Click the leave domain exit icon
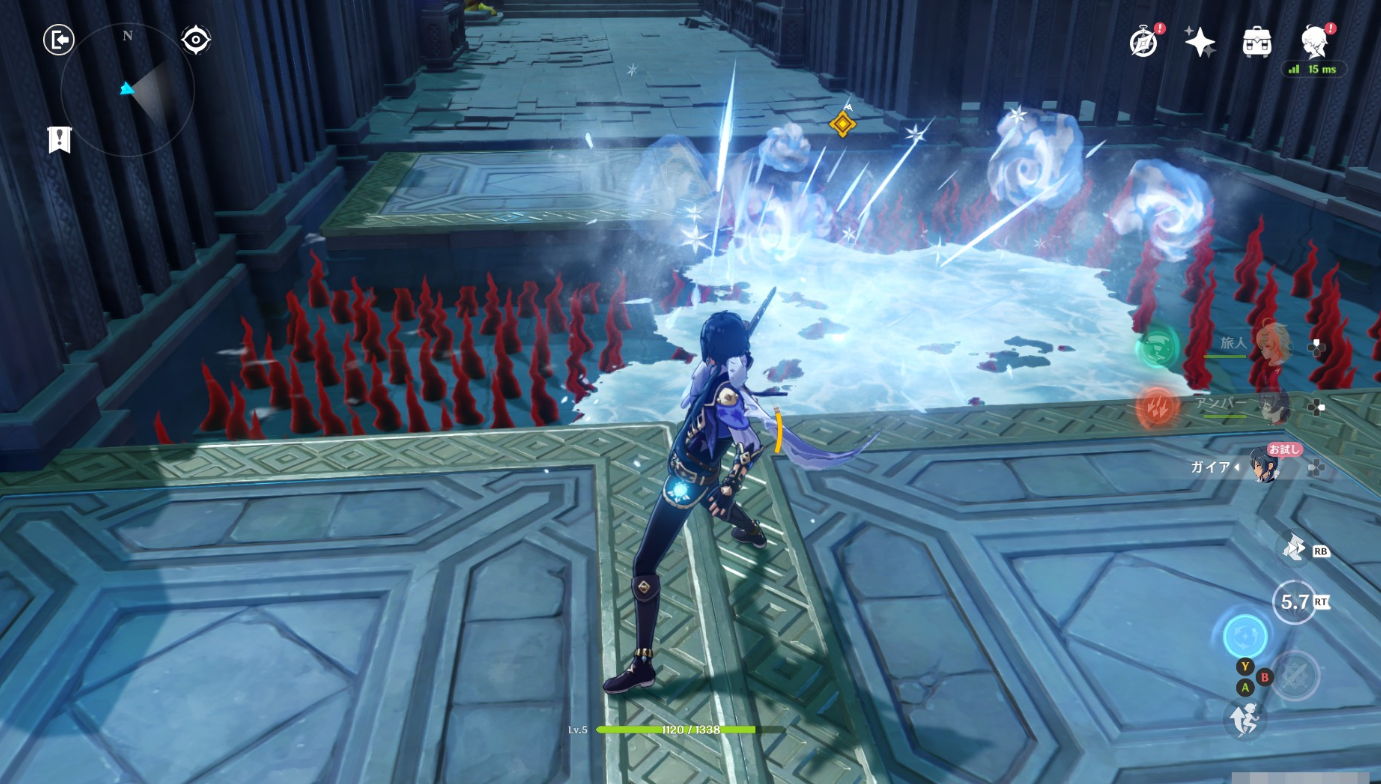1381x784 pixels. click(59, 40)
